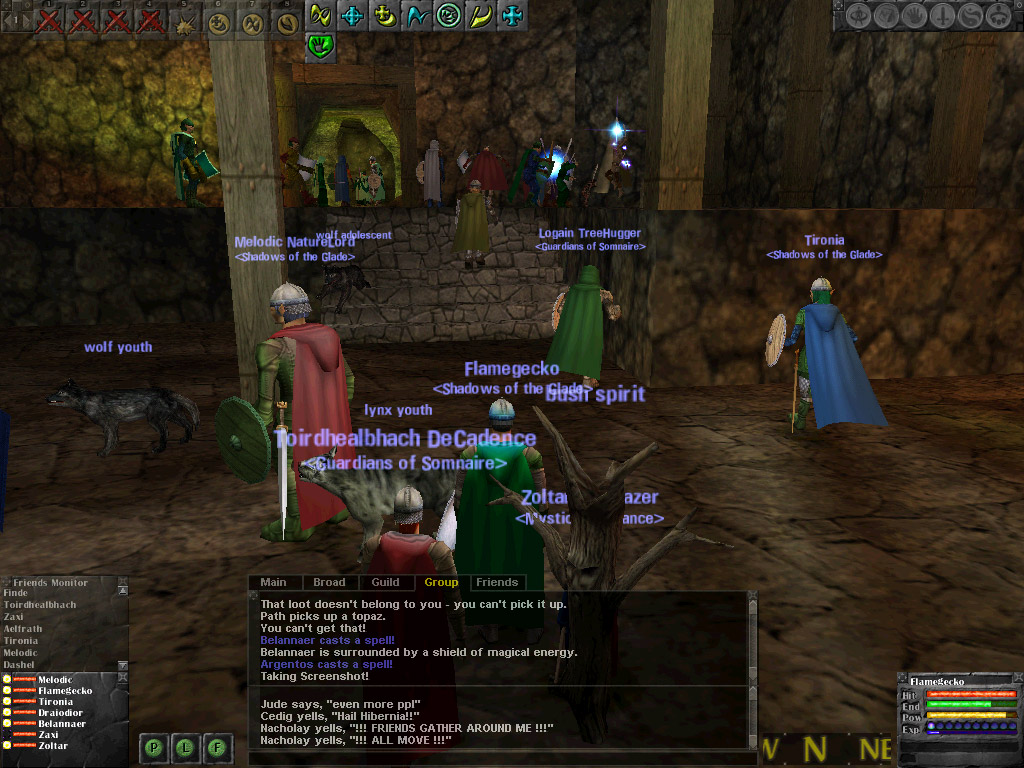Open the character sheet icon
1024x768 pixels.
859,16
